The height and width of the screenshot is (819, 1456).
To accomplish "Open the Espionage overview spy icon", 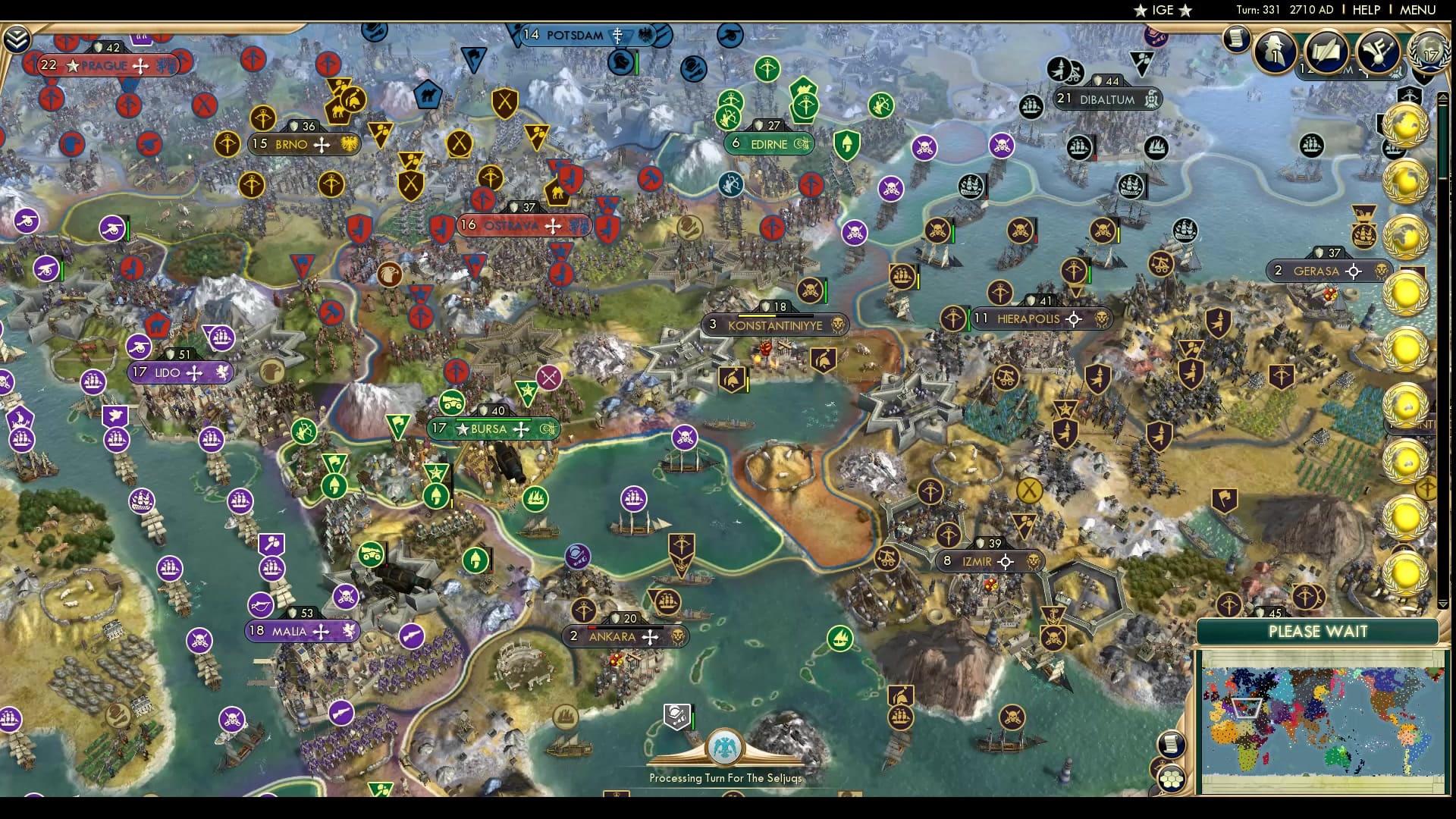I will 1275,51.
